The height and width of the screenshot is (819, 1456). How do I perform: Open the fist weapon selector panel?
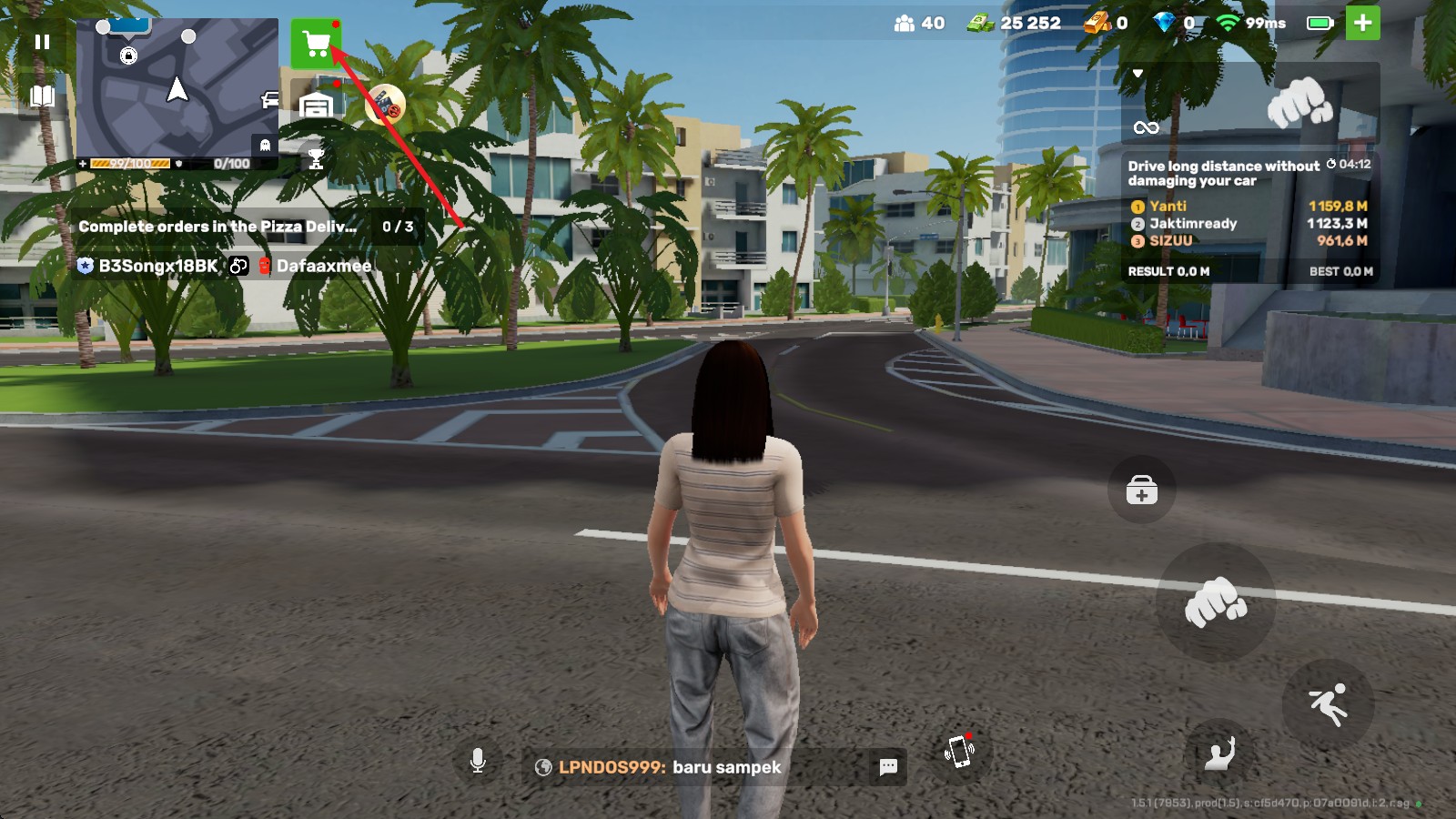pos(1299,104)
